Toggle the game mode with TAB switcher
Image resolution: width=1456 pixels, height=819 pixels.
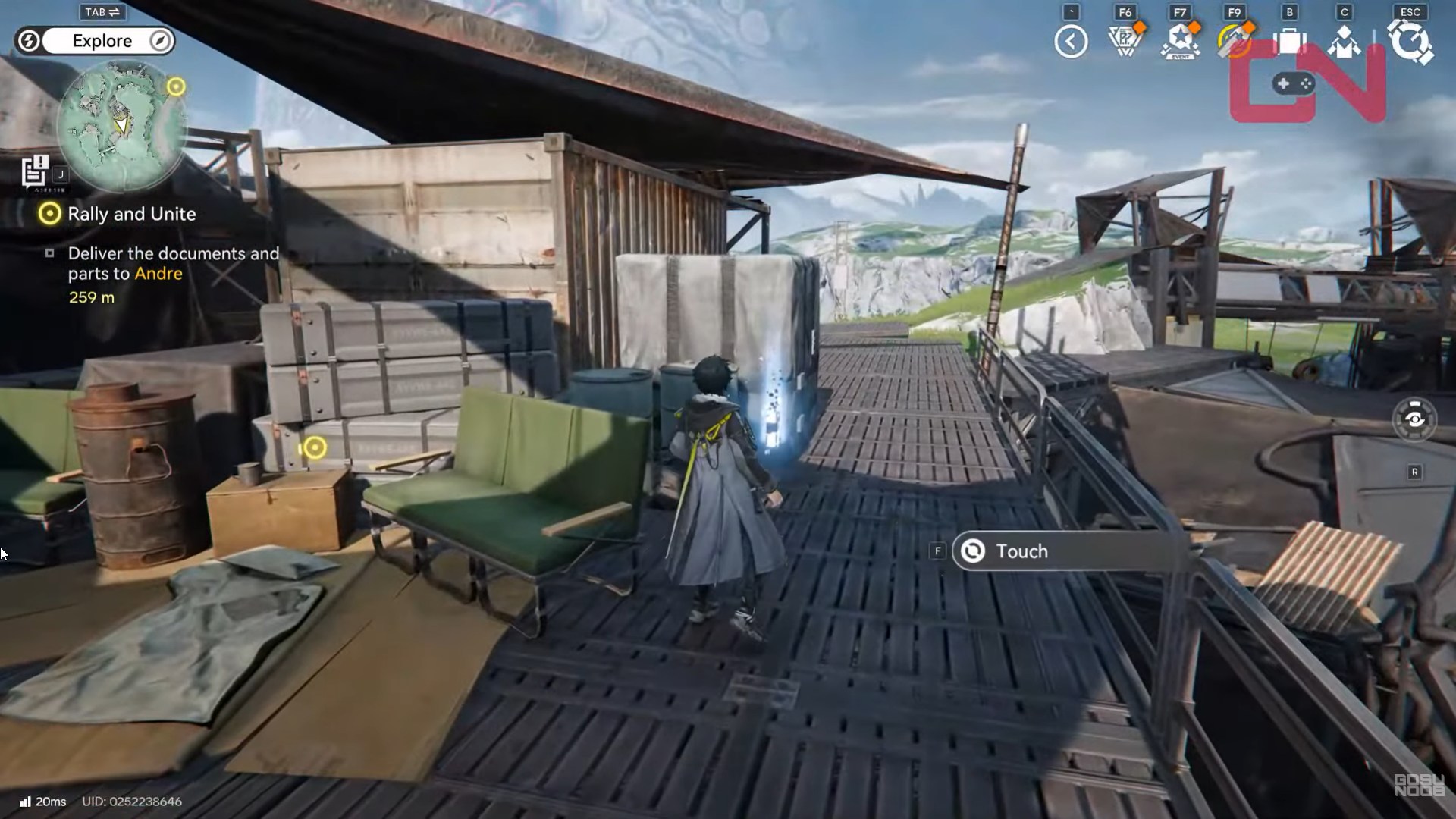coord(102,11)
